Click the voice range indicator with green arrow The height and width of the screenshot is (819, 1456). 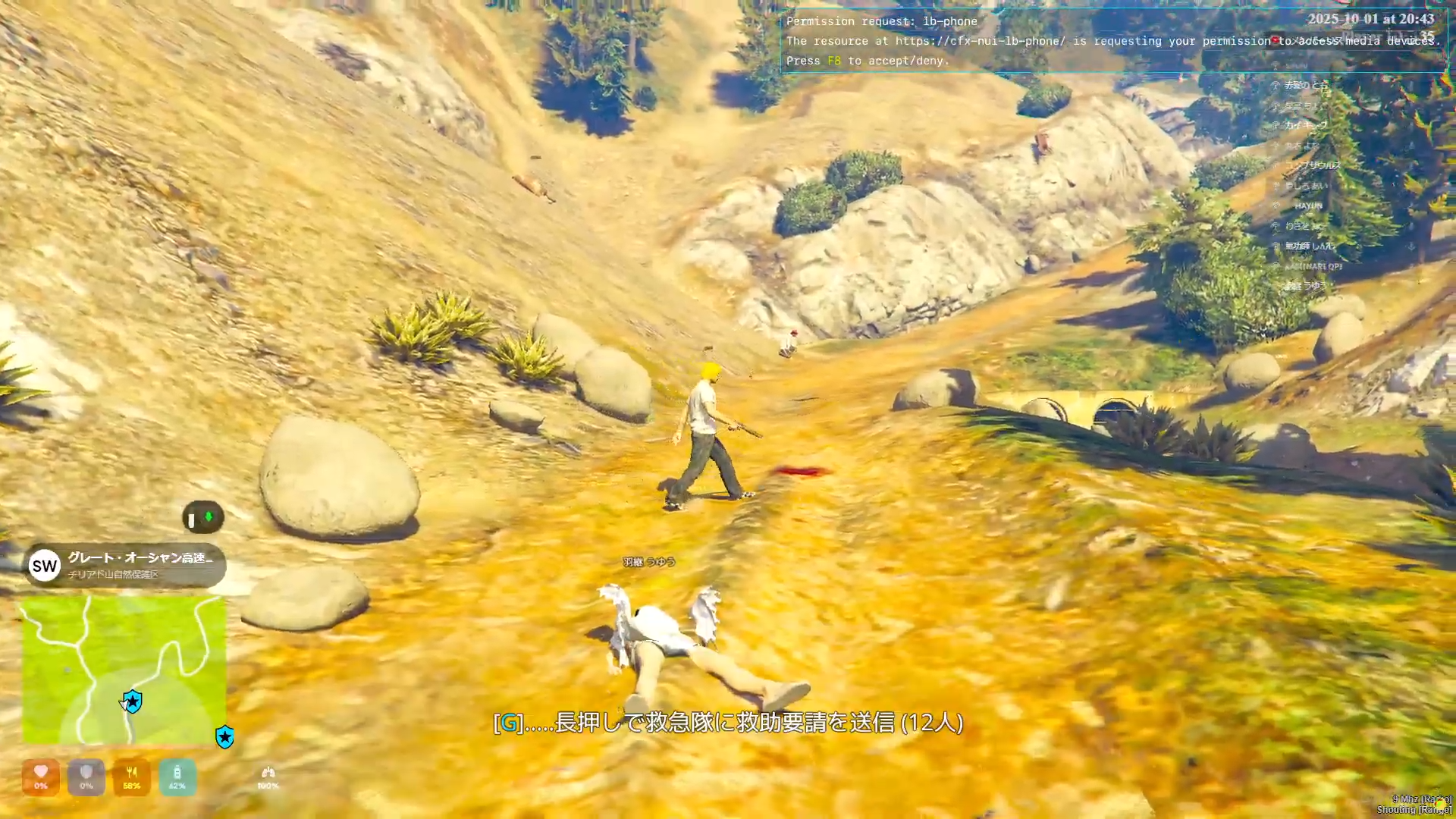(202, 518)
